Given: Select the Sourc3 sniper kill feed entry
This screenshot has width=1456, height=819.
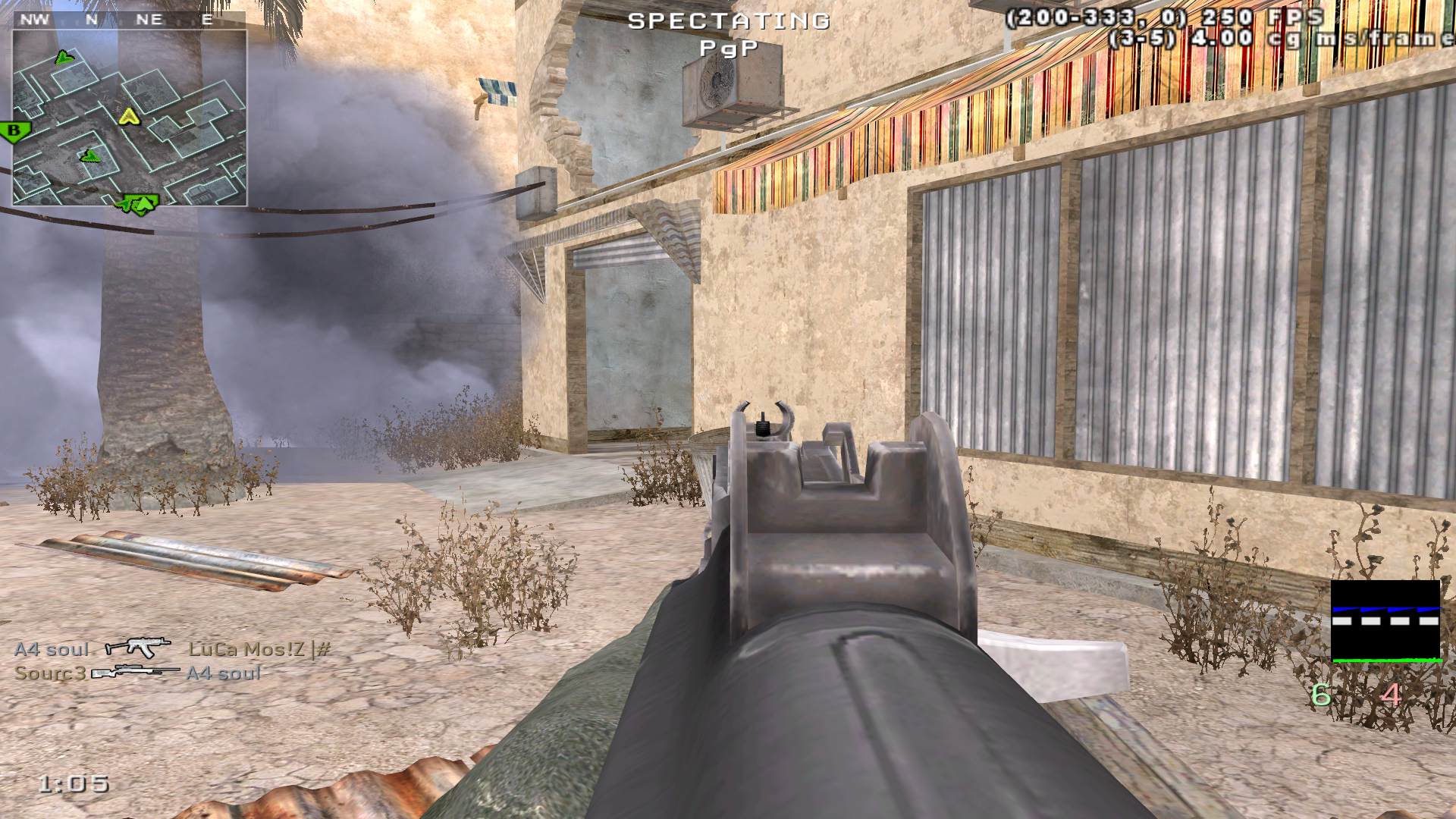Looking at the screenshot, I should pos(138,673).
